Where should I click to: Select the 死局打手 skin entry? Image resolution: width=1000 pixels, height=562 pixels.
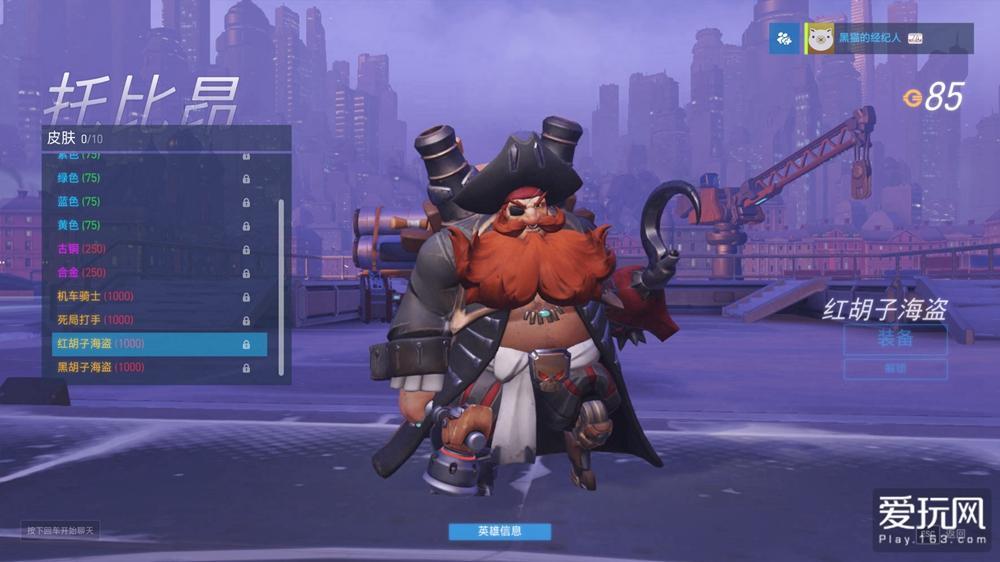pos(150,320)
